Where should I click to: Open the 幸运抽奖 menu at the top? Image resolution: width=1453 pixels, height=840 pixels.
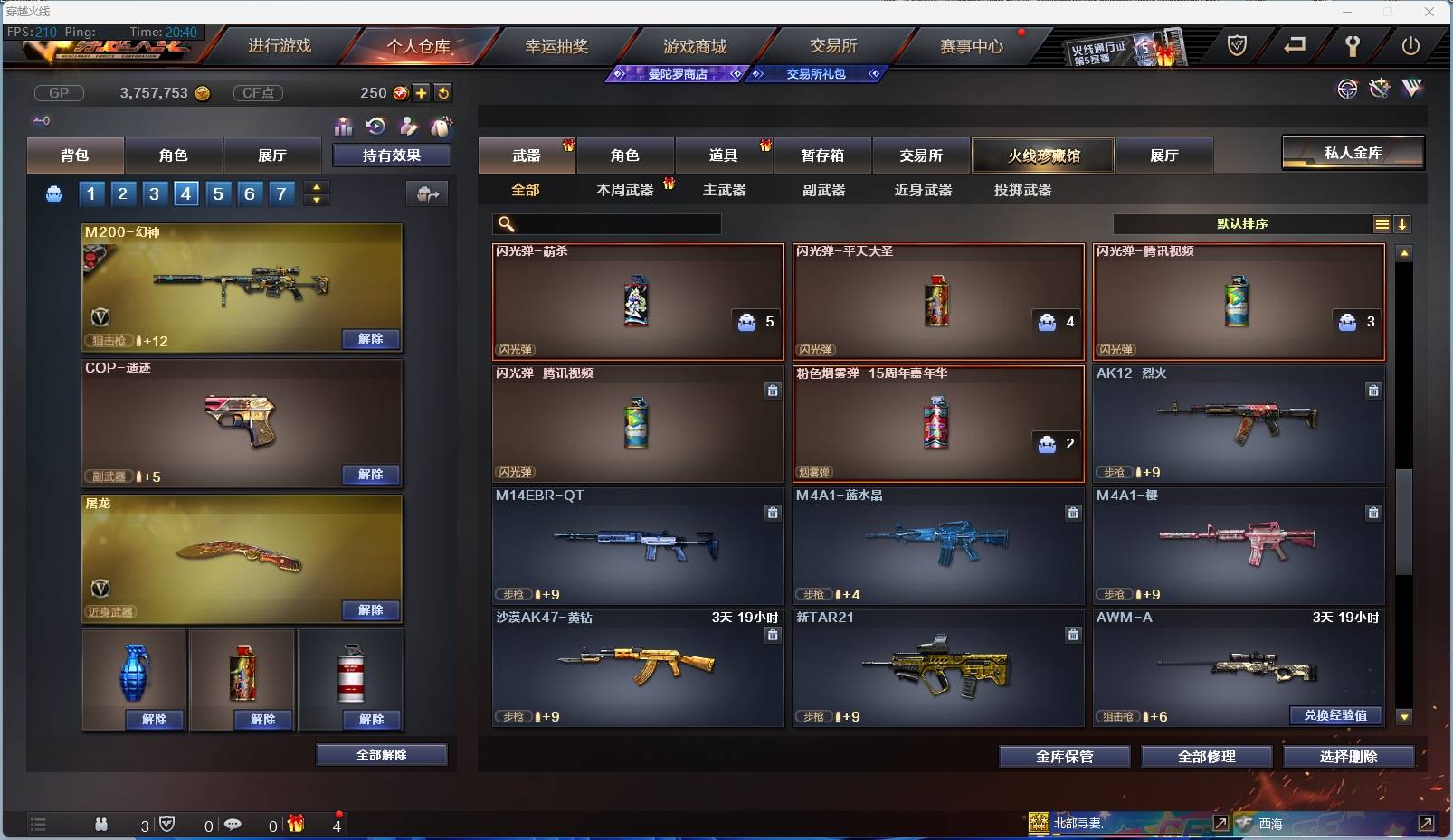click(558, 46)
